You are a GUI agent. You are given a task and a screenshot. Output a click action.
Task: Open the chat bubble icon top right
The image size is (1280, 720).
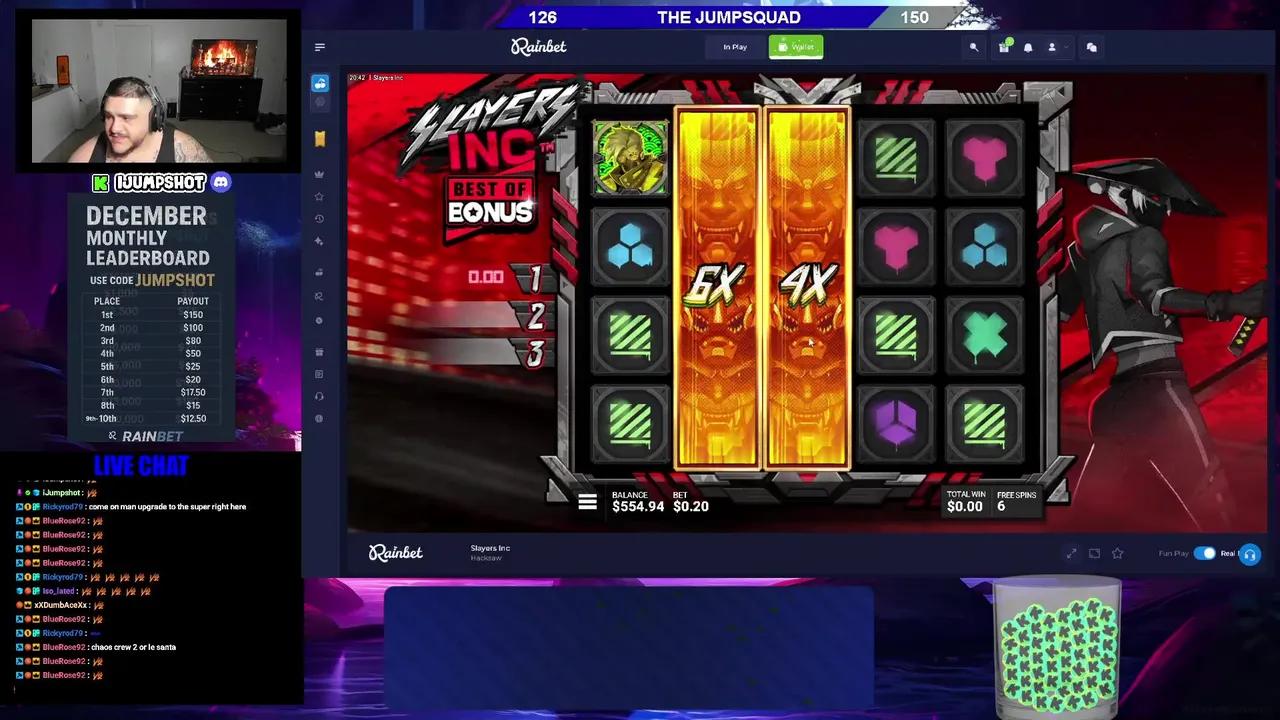tap(1090, 47)
